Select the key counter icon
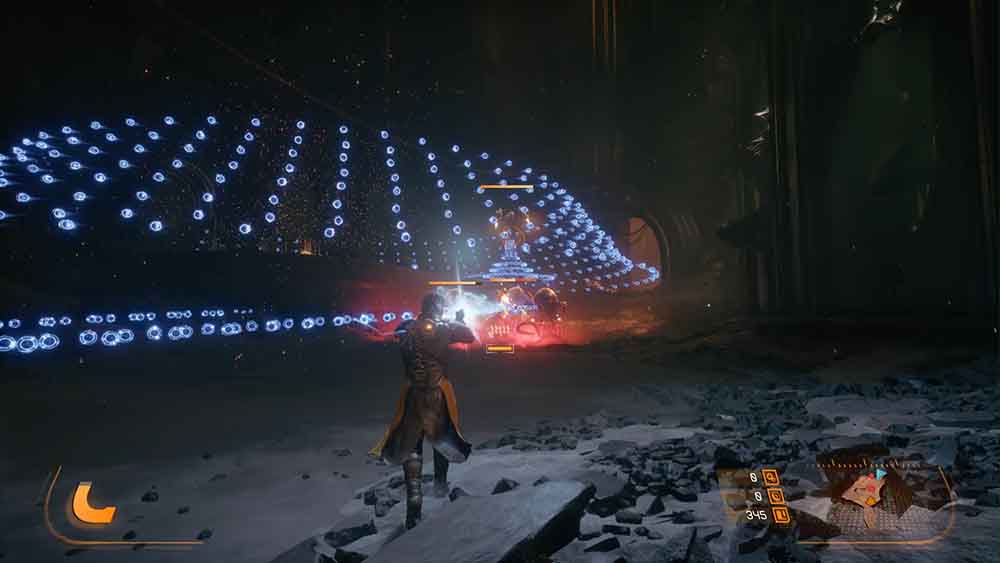 [x=770, y=477]
